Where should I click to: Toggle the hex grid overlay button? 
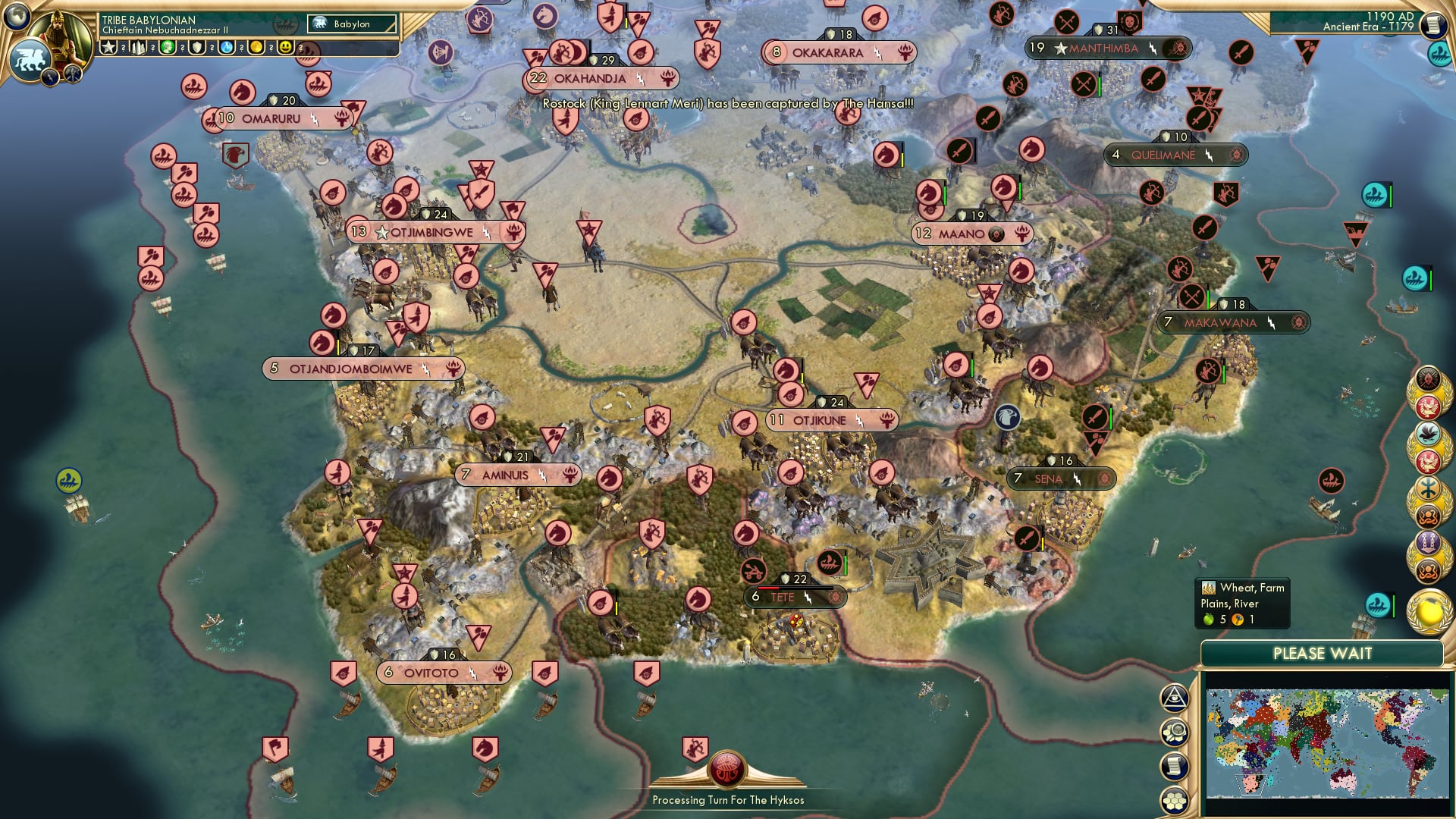1175,799
